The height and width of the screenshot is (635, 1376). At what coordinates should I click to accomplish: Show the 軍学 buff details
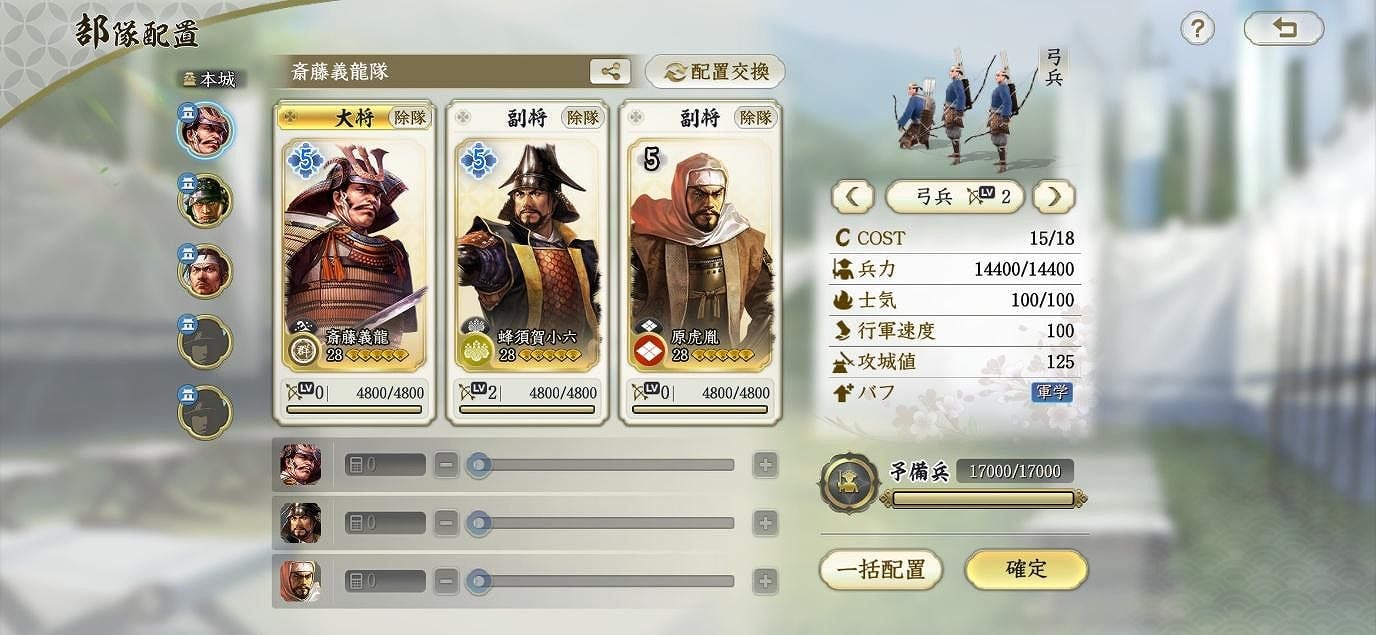(1051, 392)
